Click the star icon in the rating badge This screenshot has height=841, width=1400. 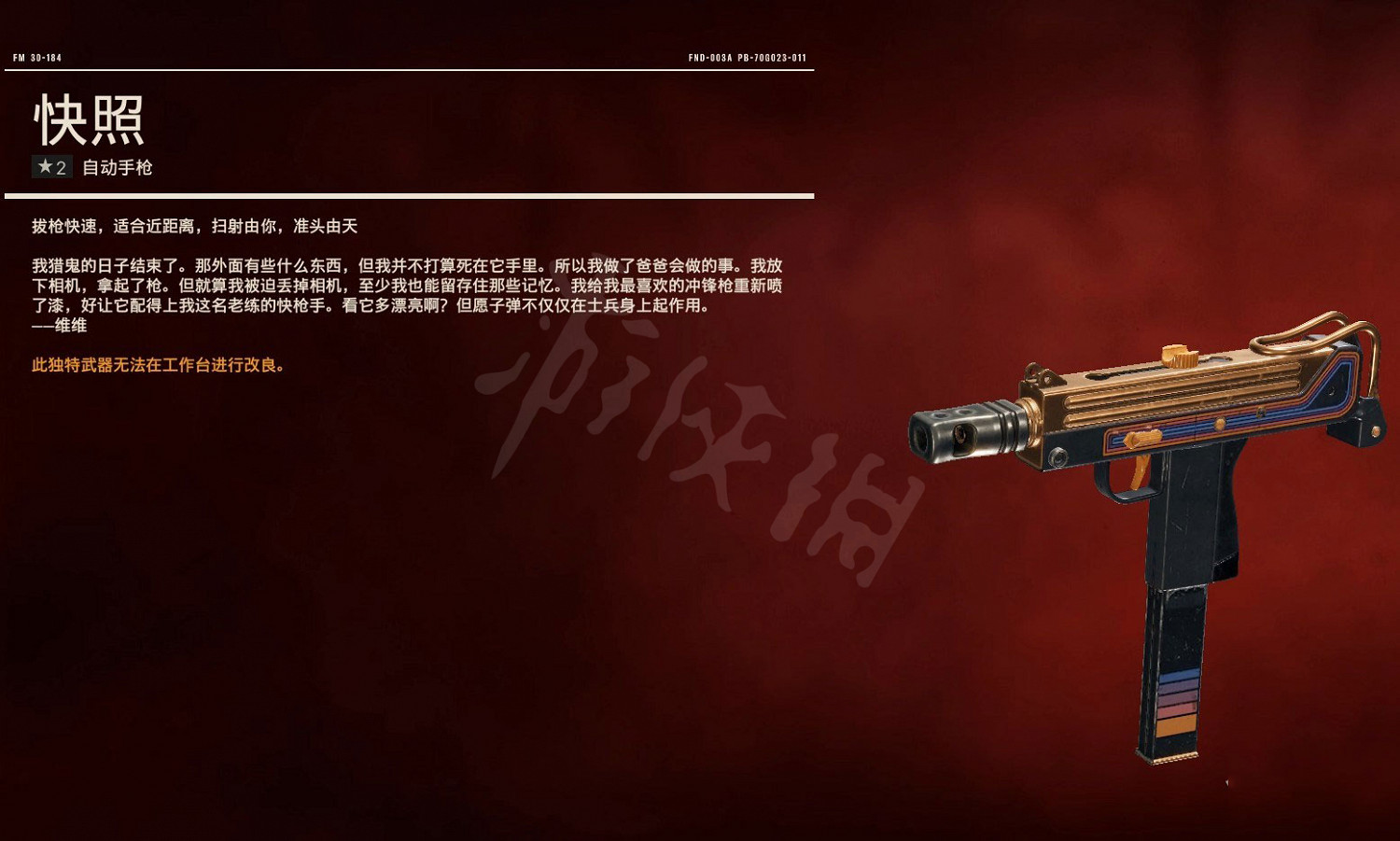click(44, 168)
